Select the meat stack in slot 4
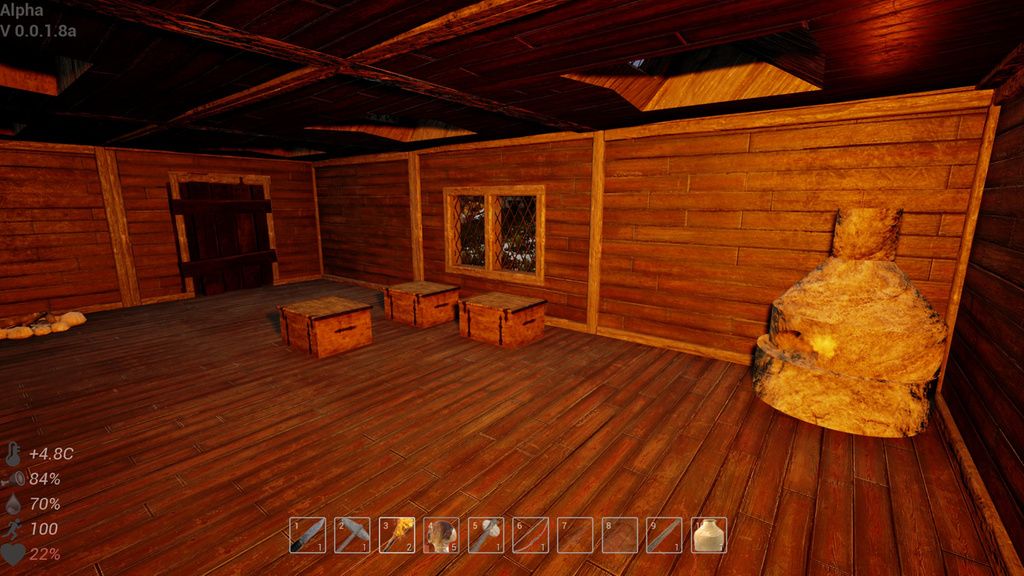This screenshot has width=1024, height=576. point(441,535)
